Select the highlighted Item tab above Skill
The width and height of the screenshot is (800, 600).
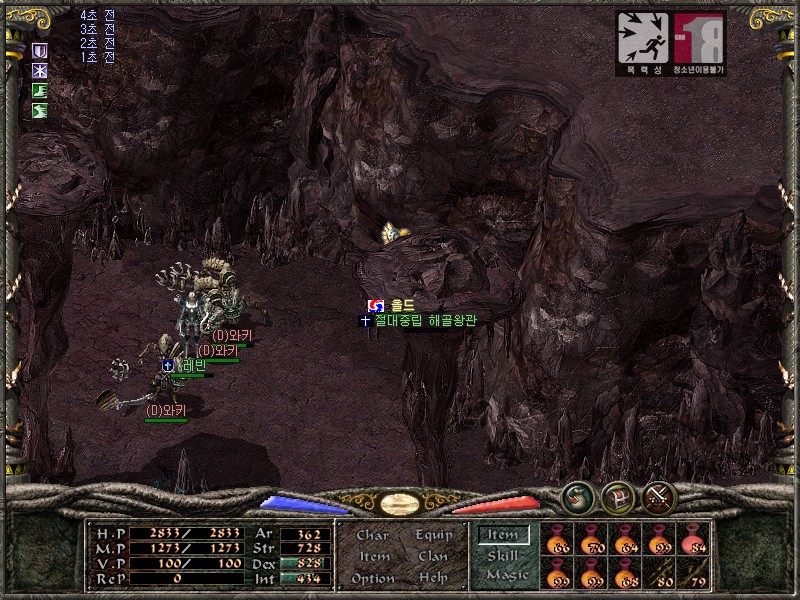[x=503, y=535]
